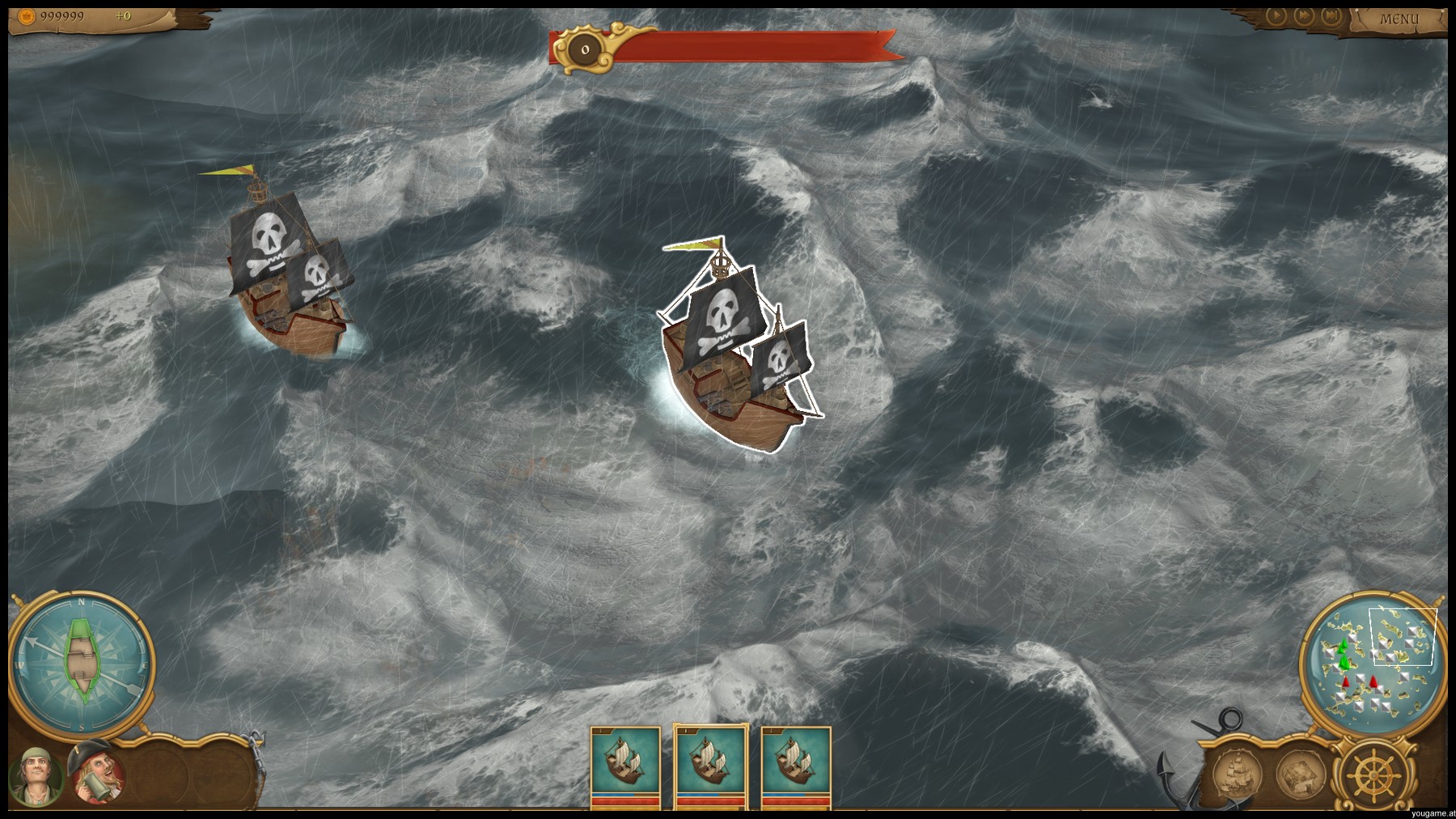Select the highlighted middle ship card

point(709,766)
